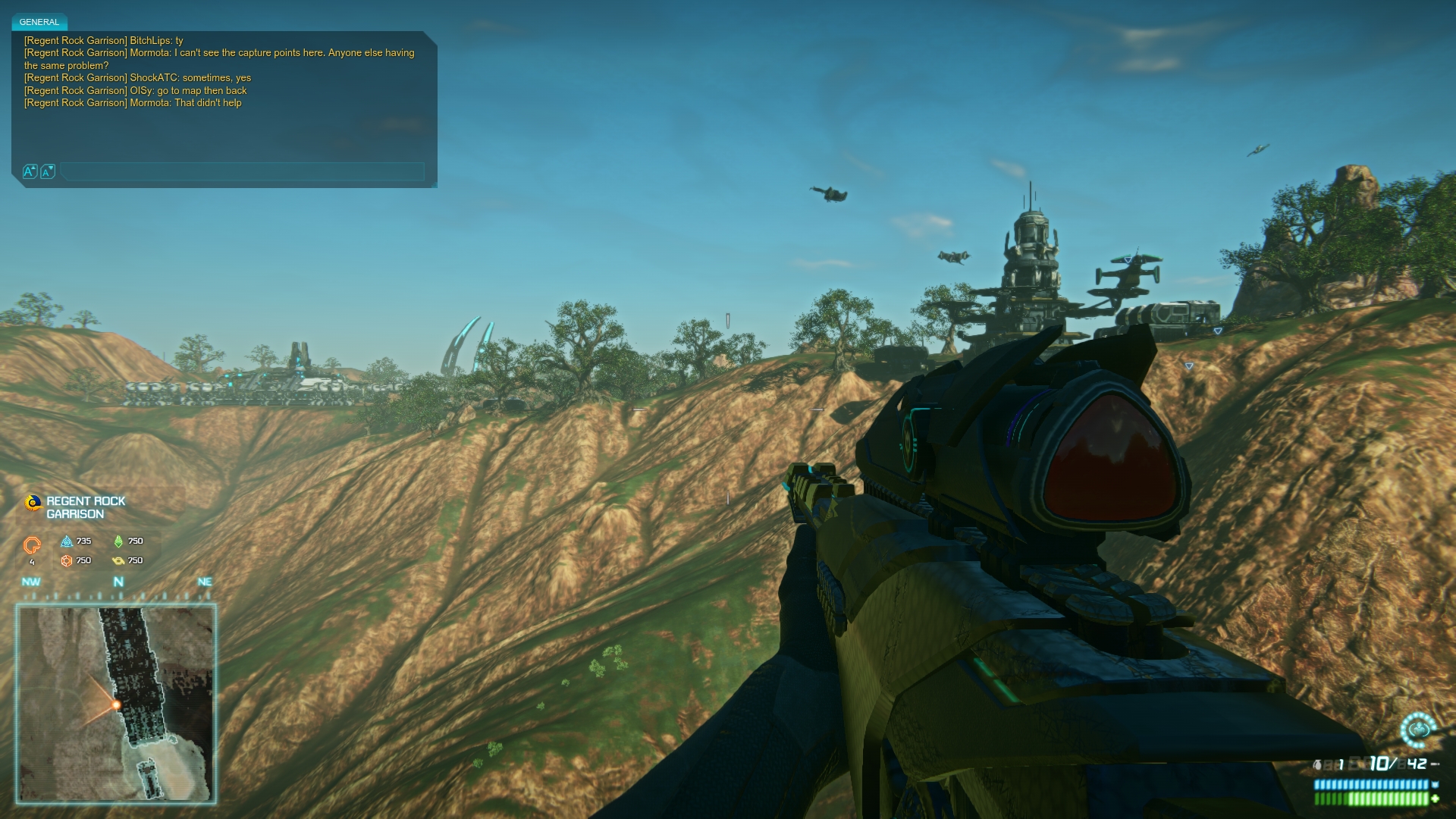Select the orange squad icon above the compass

pyautogui.click(x=32, y=545)
